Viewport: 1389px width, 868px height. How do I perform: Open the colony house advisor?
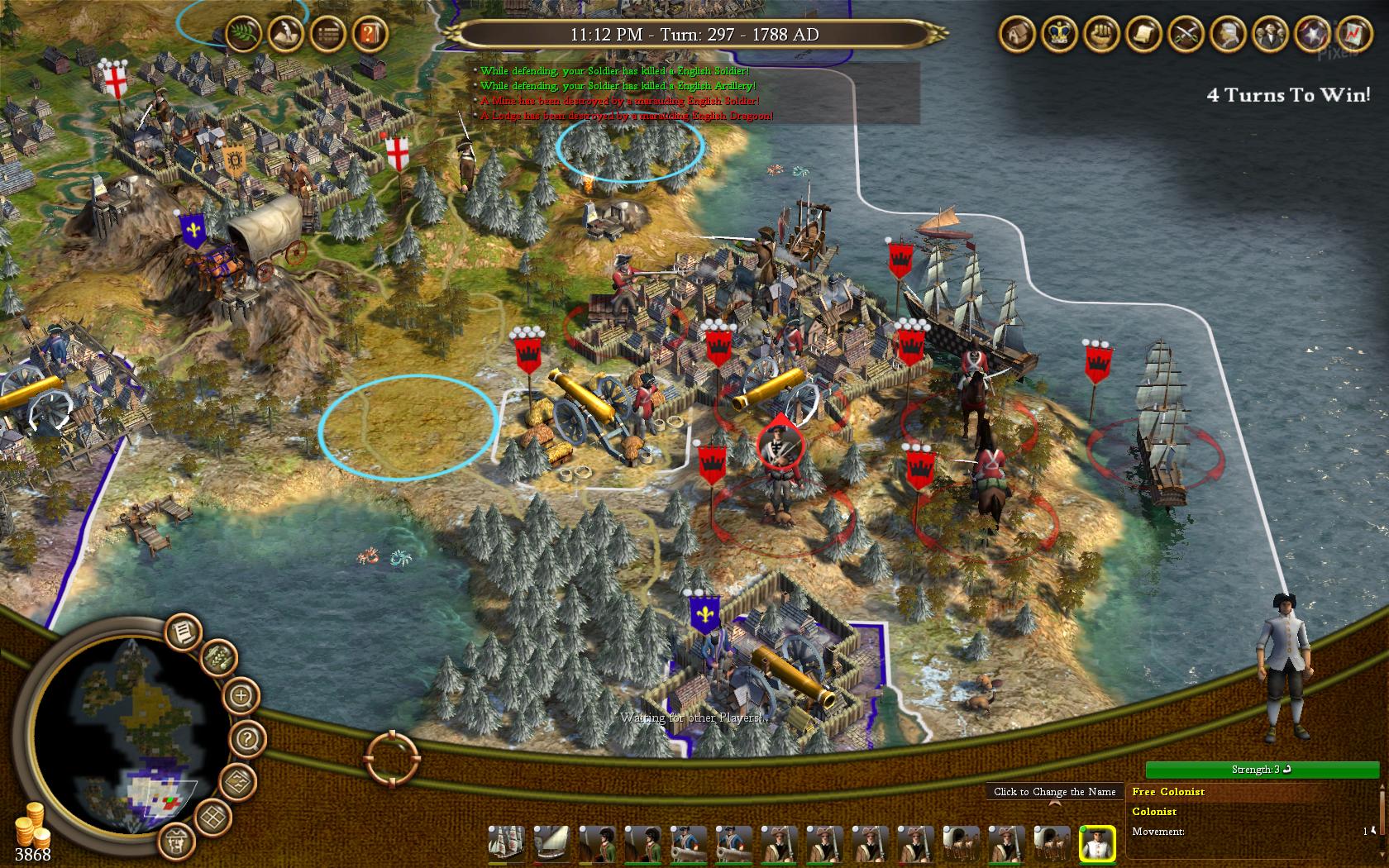click(x=1016, y=33)
